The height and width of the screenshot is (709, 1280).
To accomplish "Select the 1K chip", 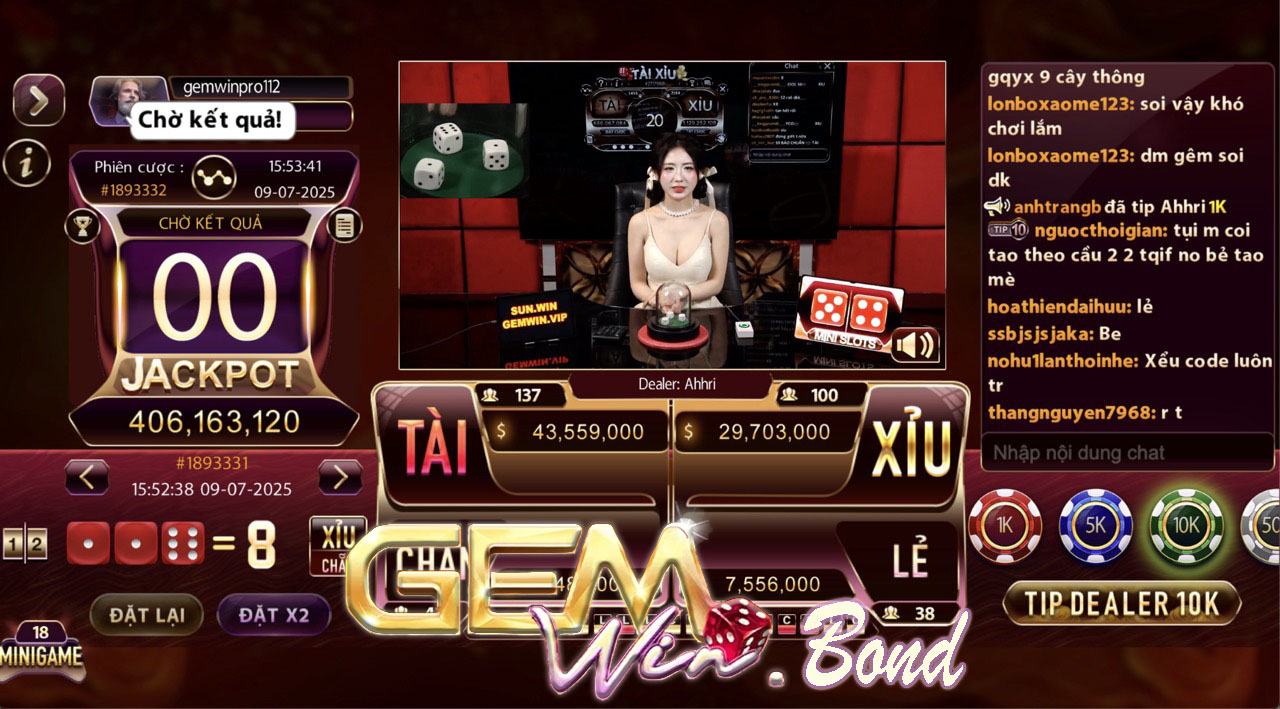I will [x=1004, y=526].
